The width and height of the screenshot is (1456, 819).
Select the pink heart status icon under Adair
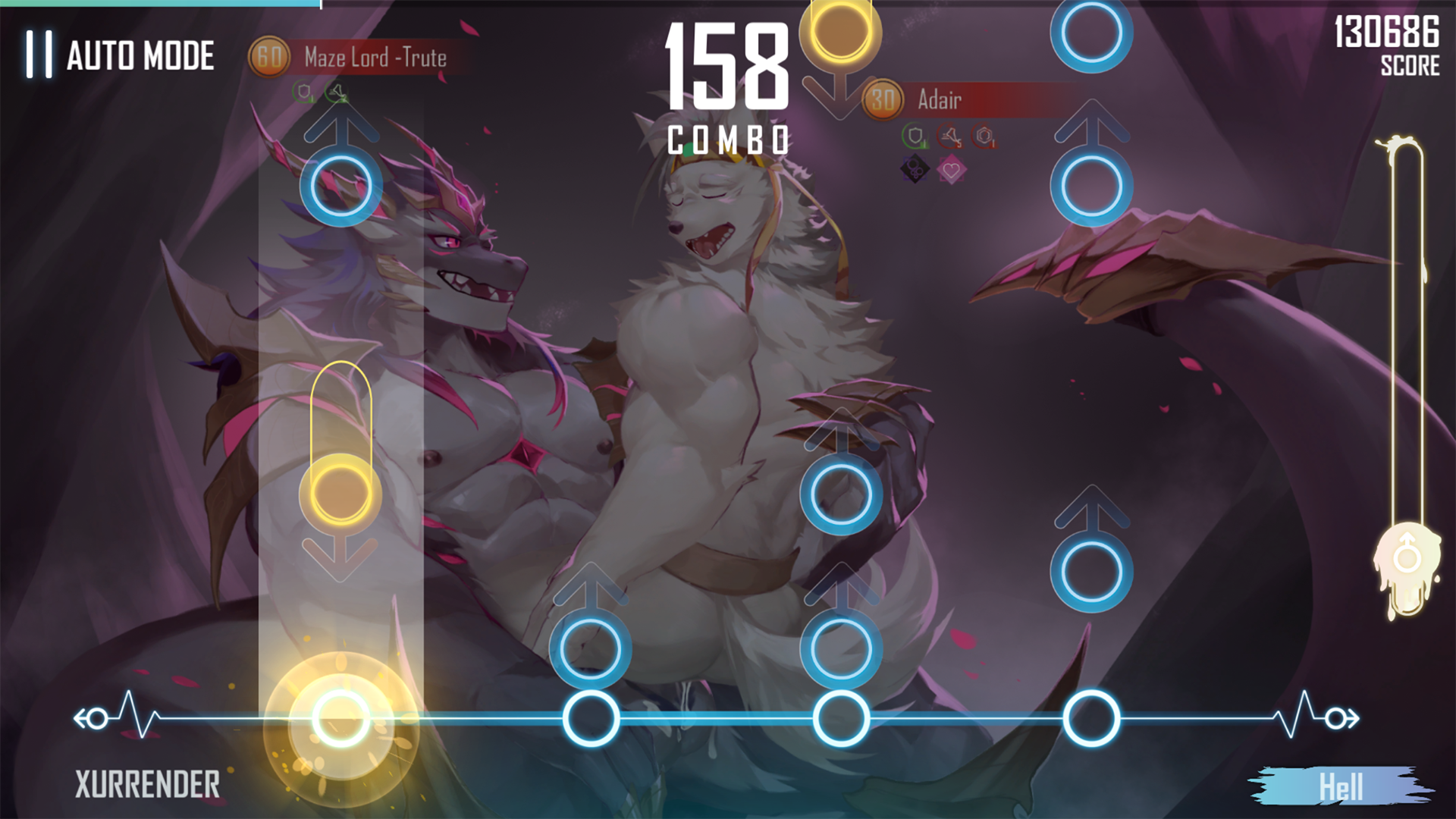click(x=951, y=171)
